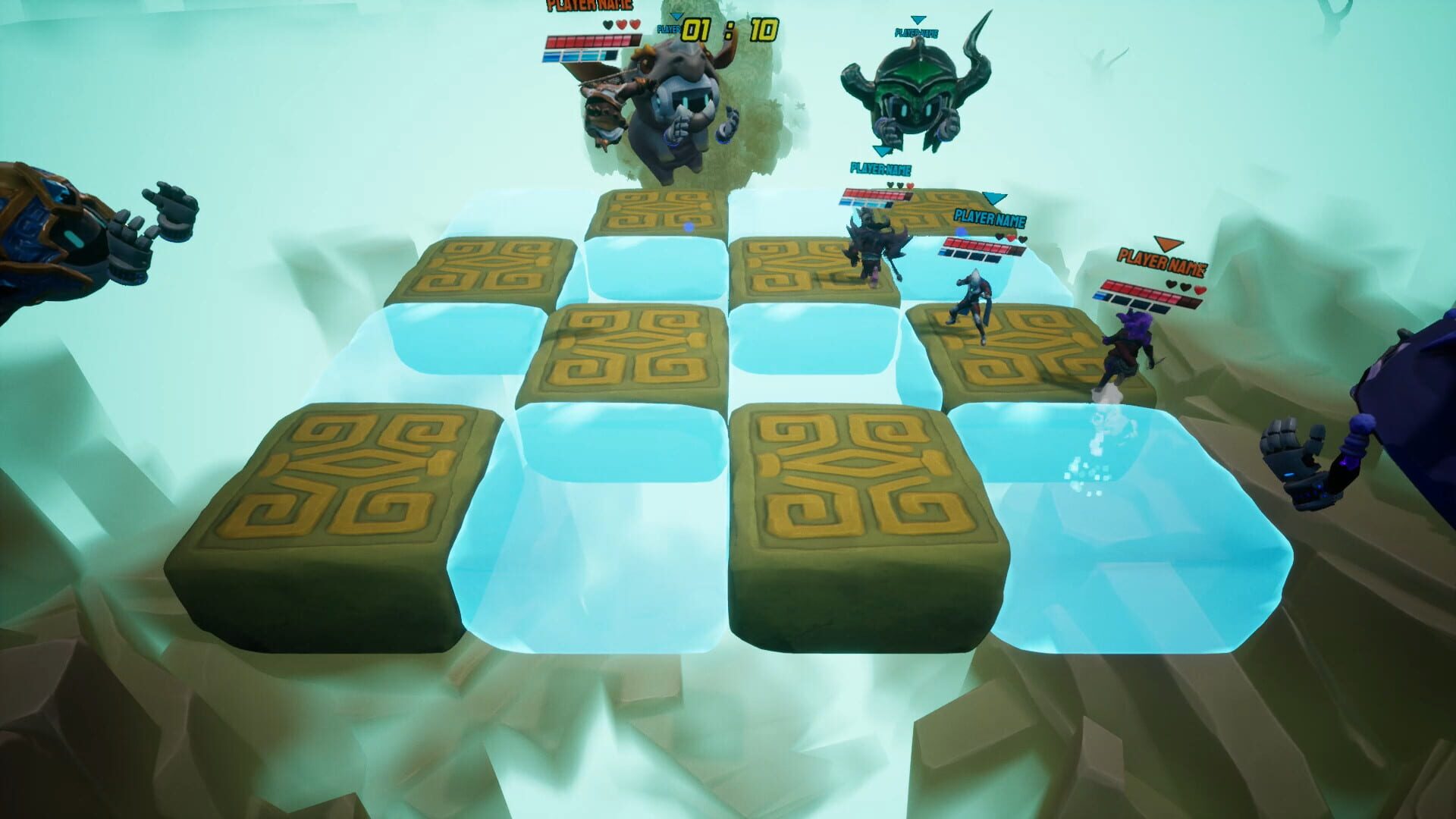1456x819 pixels.
Task: Click the chevron above the leftmost blue nameplate
Action: 882,151
